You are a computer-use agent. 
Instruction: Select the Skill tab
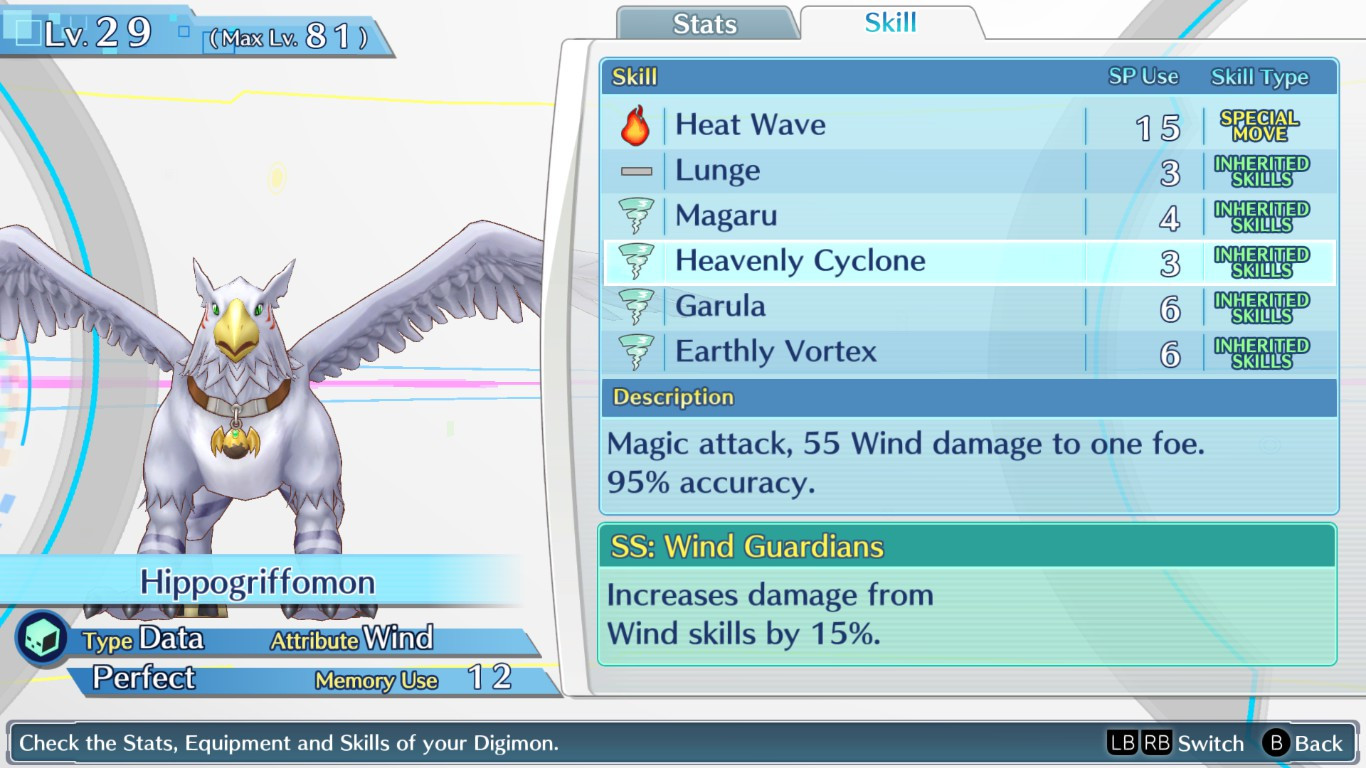tap(888, 20)
